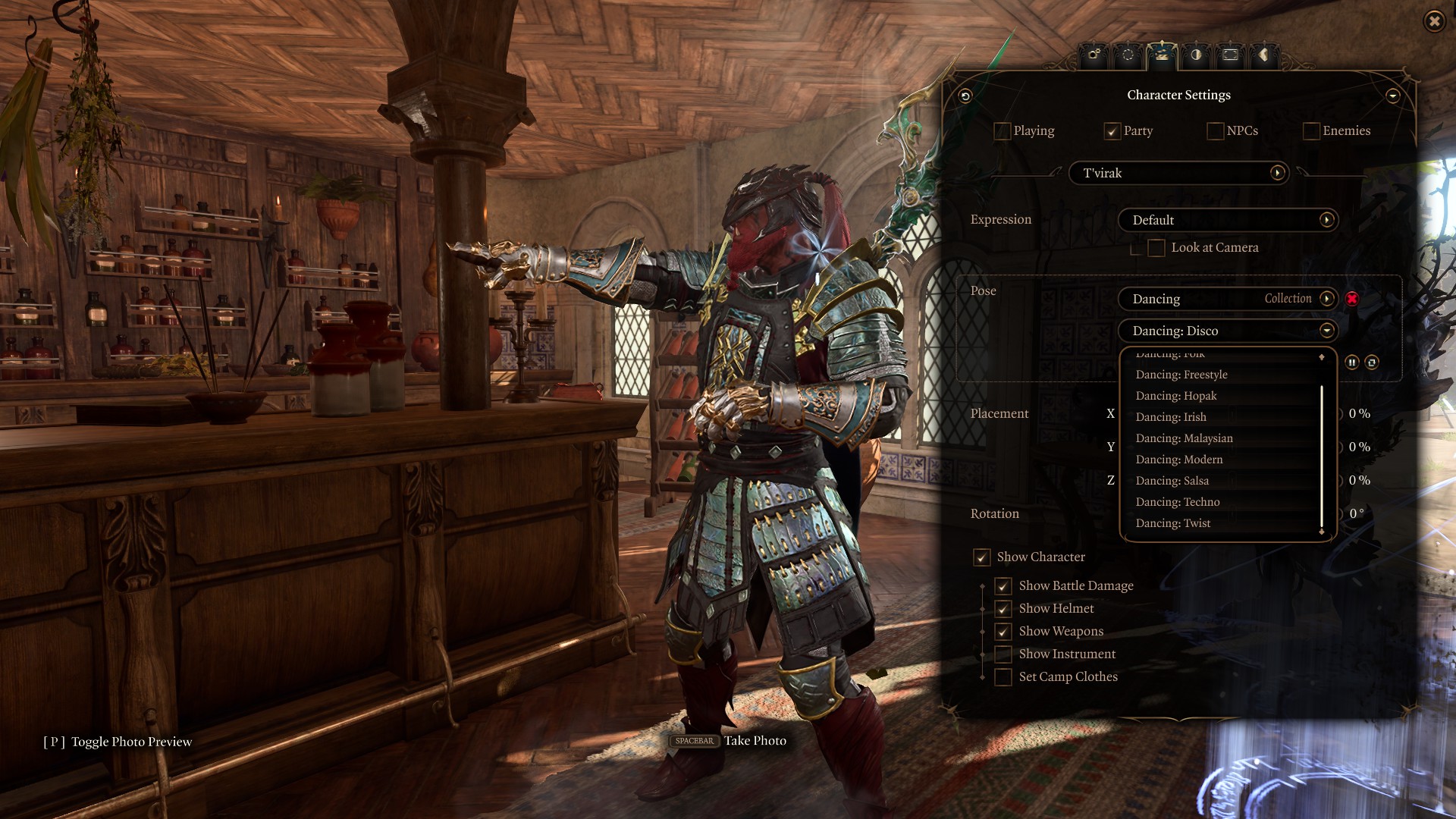
Task: Enable Show Instrument checkbox
Action: [x=1003, y=654]
